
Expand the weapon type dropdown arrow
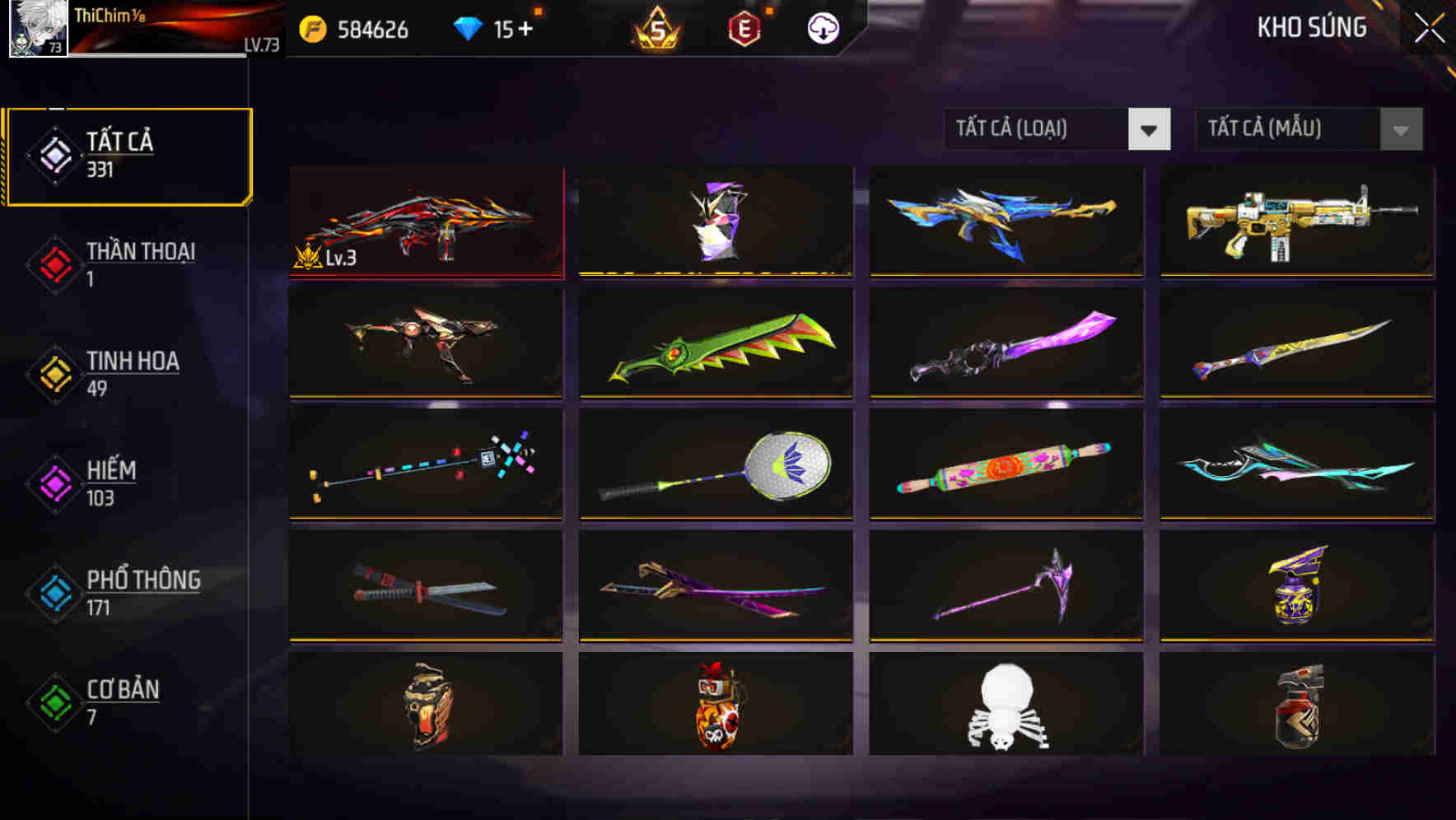point(1150,129)
